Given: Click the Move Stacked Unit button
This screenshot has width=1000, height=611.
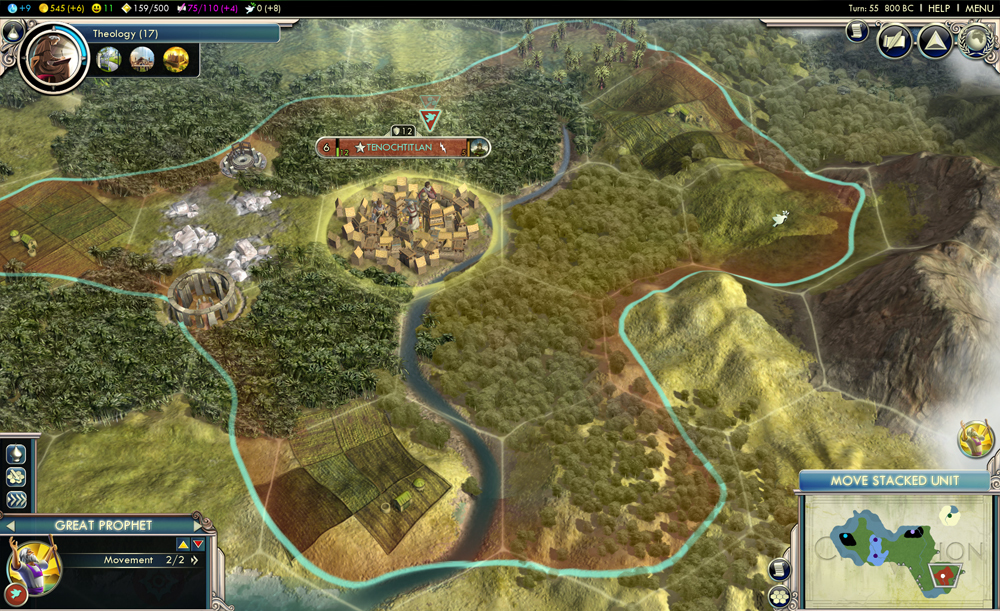Looking at the screenshot, I should (x=894, y=481).
